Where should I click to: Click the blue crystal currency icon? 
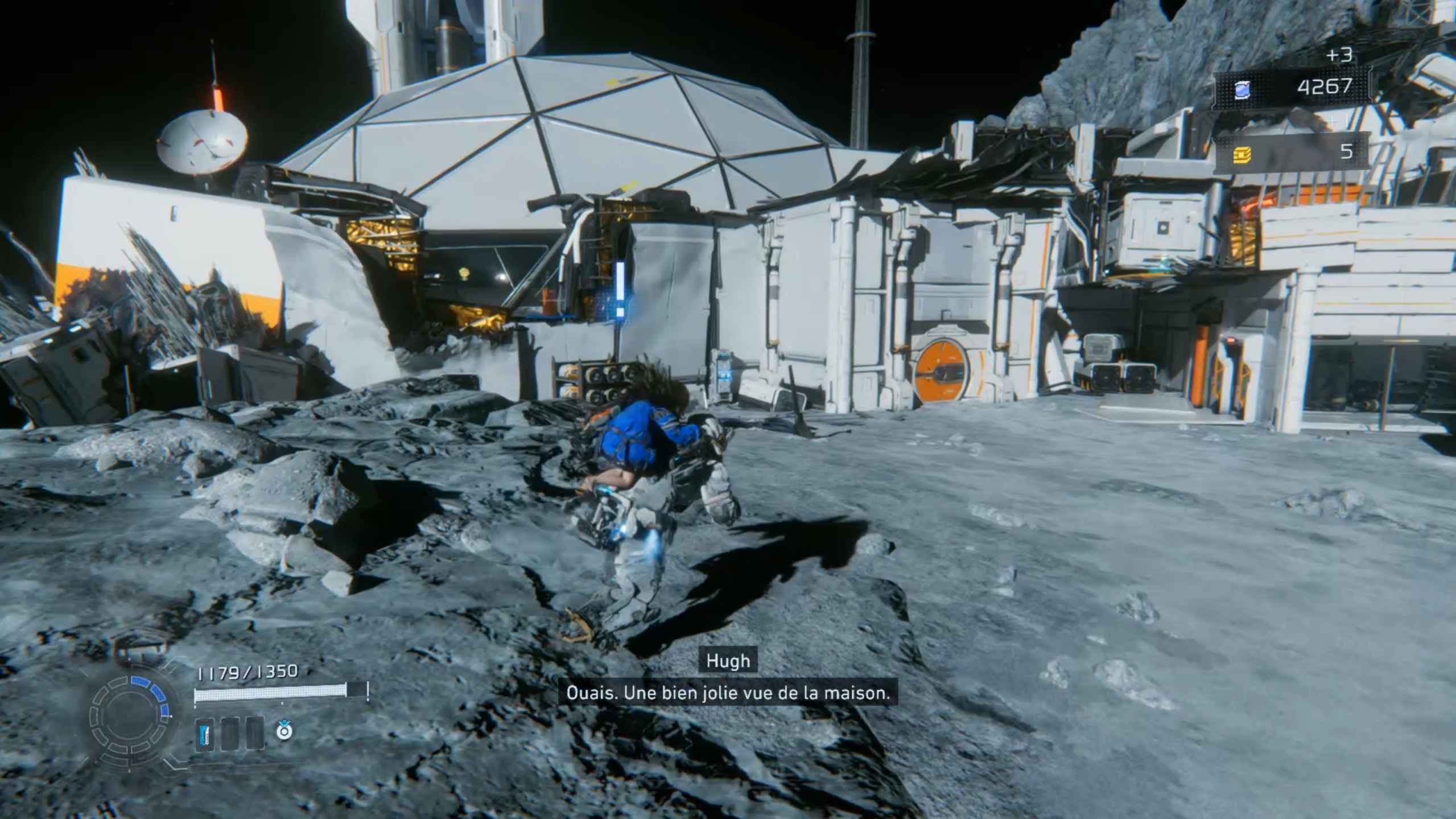pos(1243,89)
